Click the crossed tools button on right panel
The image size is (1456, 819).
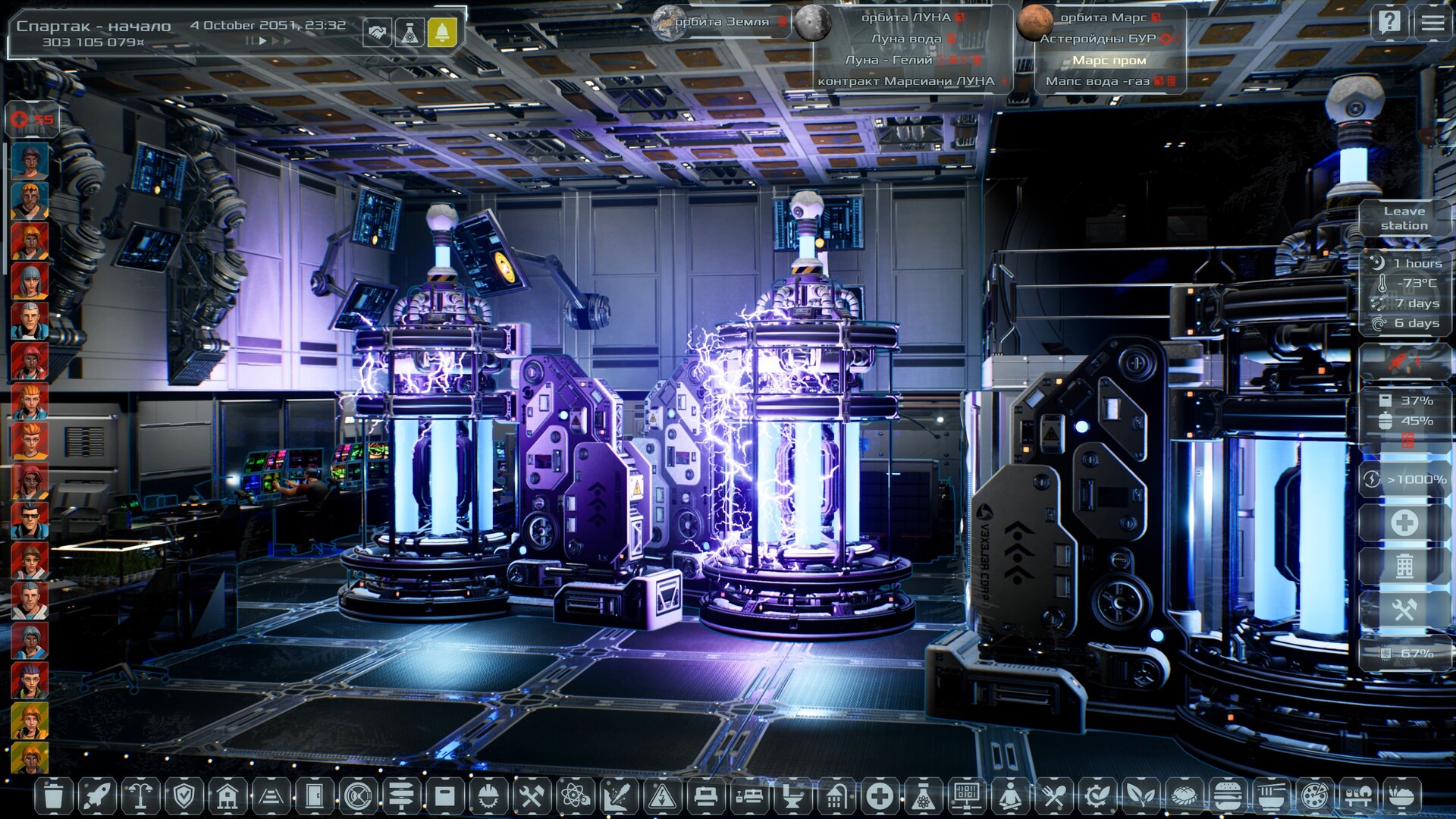(x=1404, y=610)
